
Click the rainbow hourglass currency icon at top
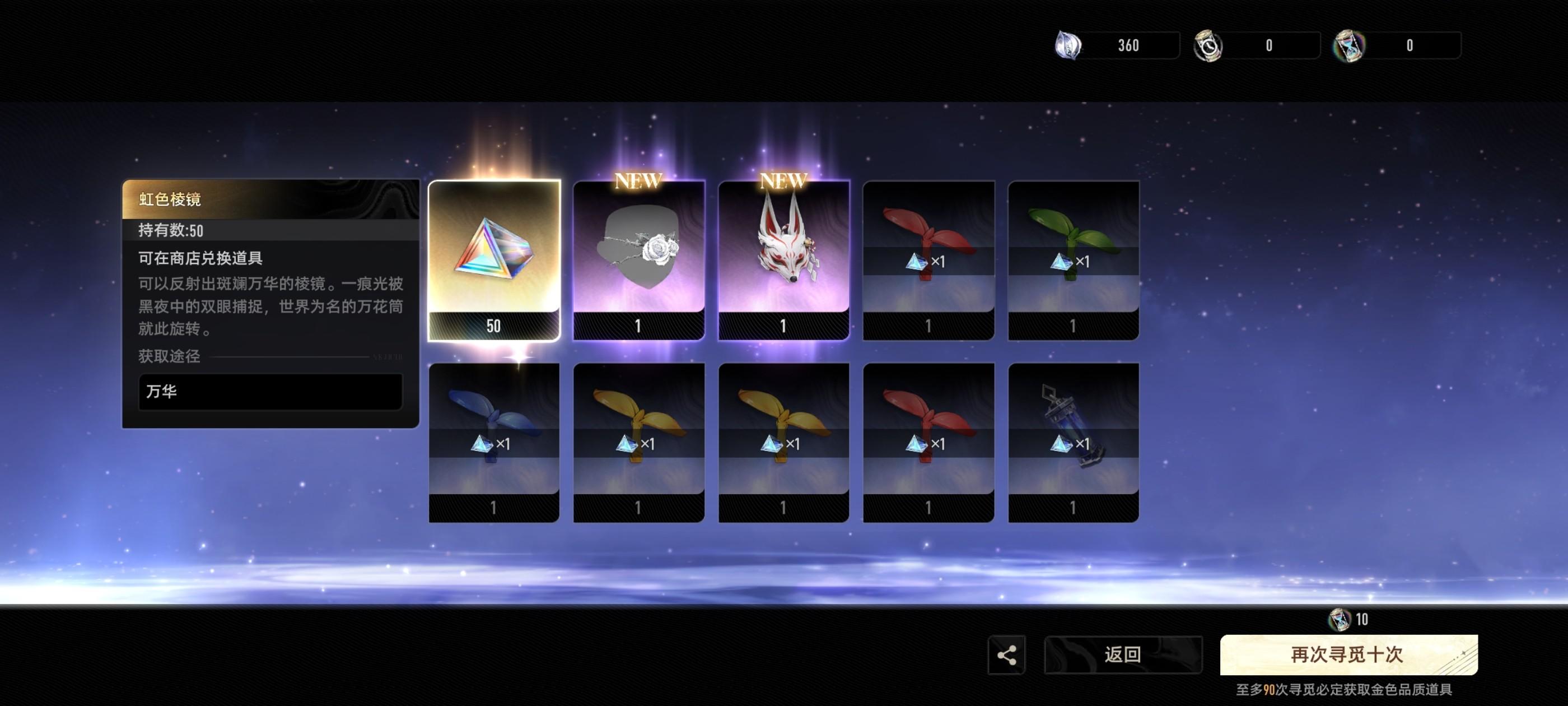(x=1349, y=46)
